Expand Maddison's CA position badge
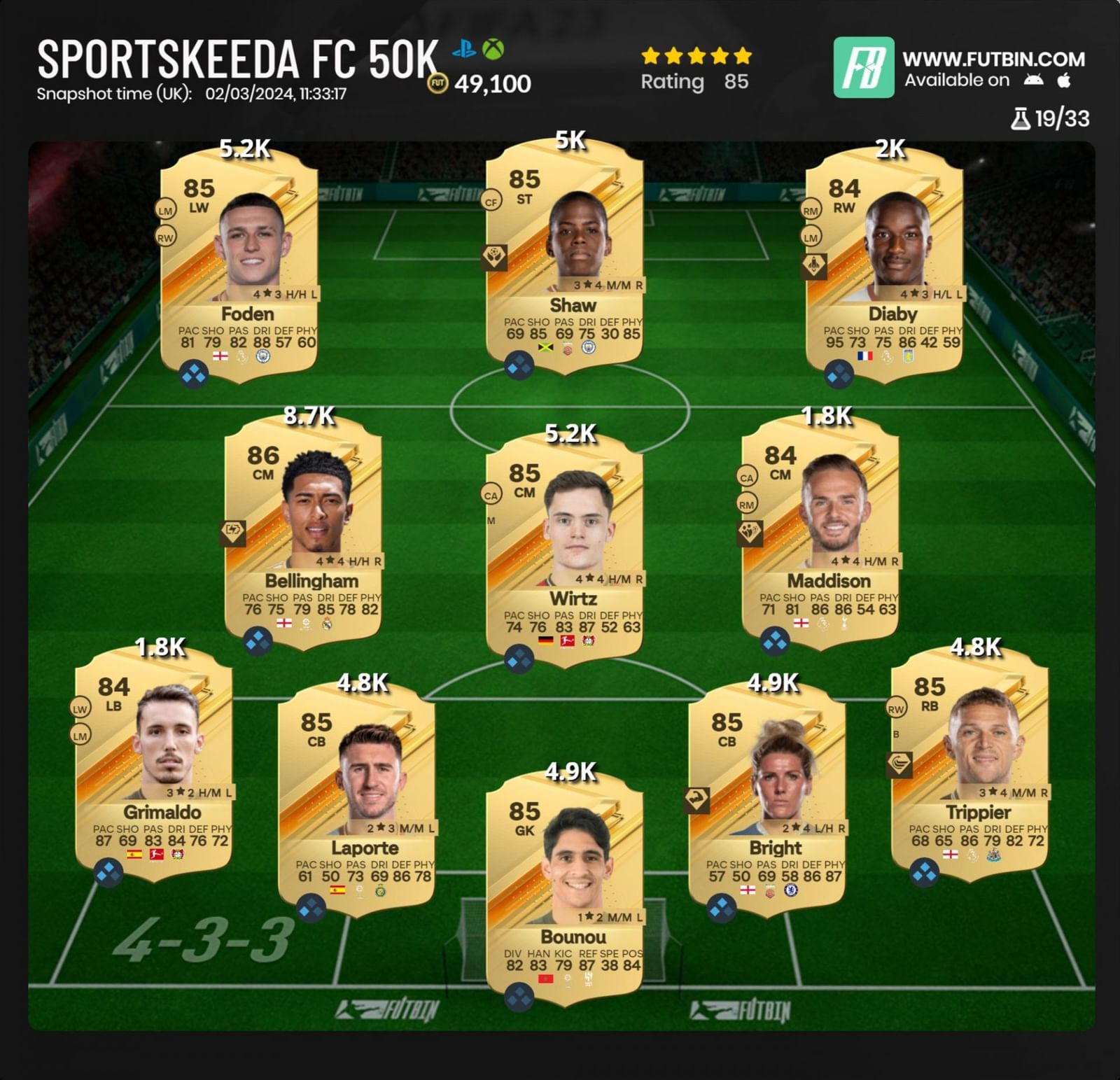The height and width of the screenshot is (1080, 1120). tap(748, 477)
